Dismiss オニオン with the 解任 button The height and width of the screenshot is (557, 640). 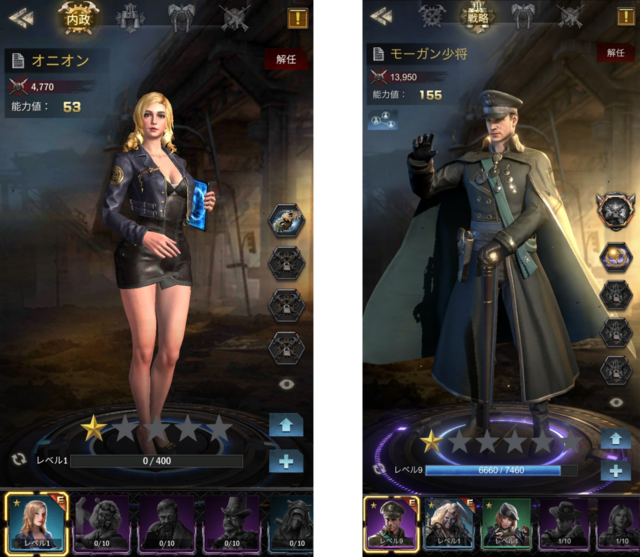pos(287,60)
